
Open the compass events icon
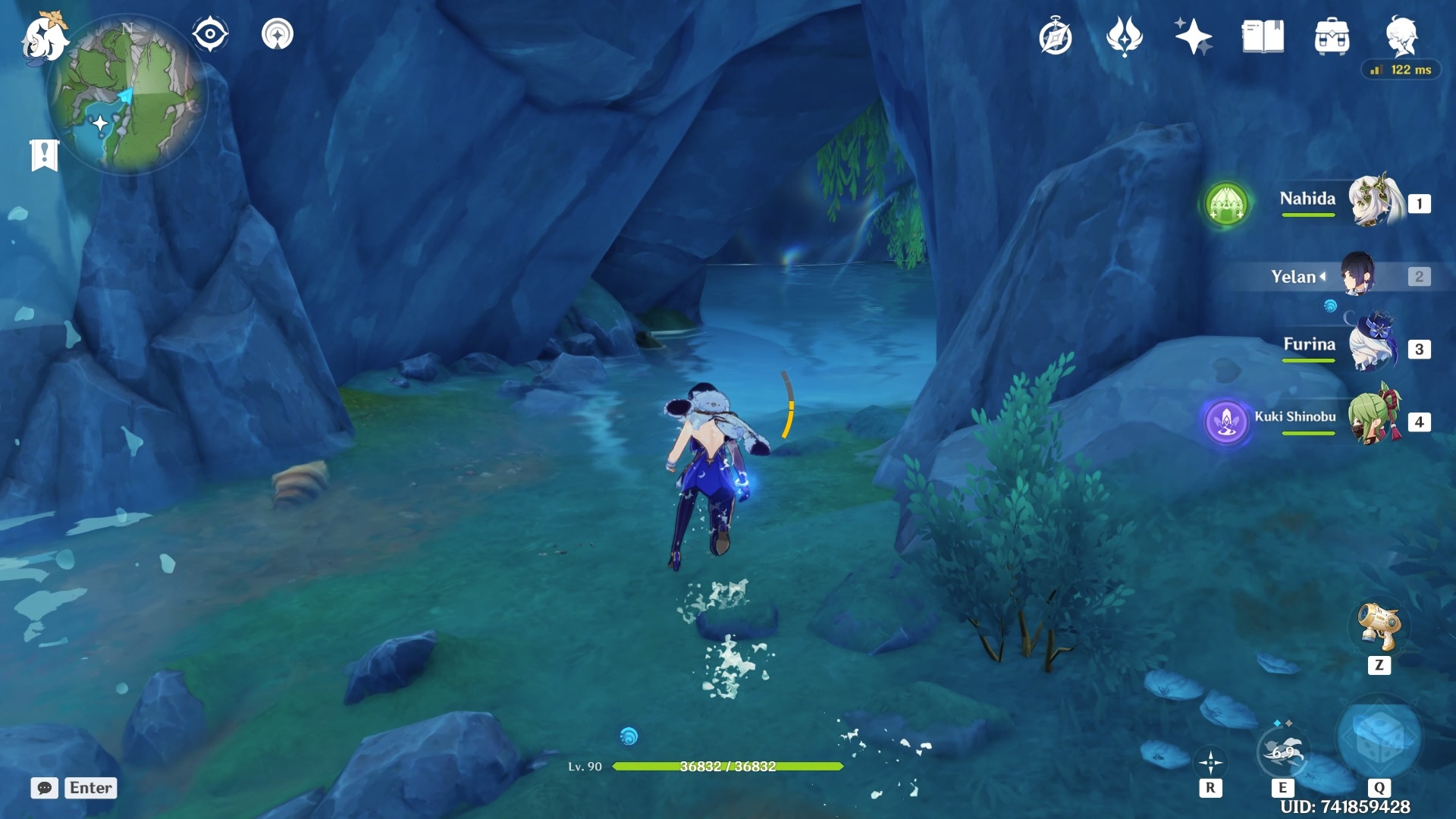click(1055, 37)
